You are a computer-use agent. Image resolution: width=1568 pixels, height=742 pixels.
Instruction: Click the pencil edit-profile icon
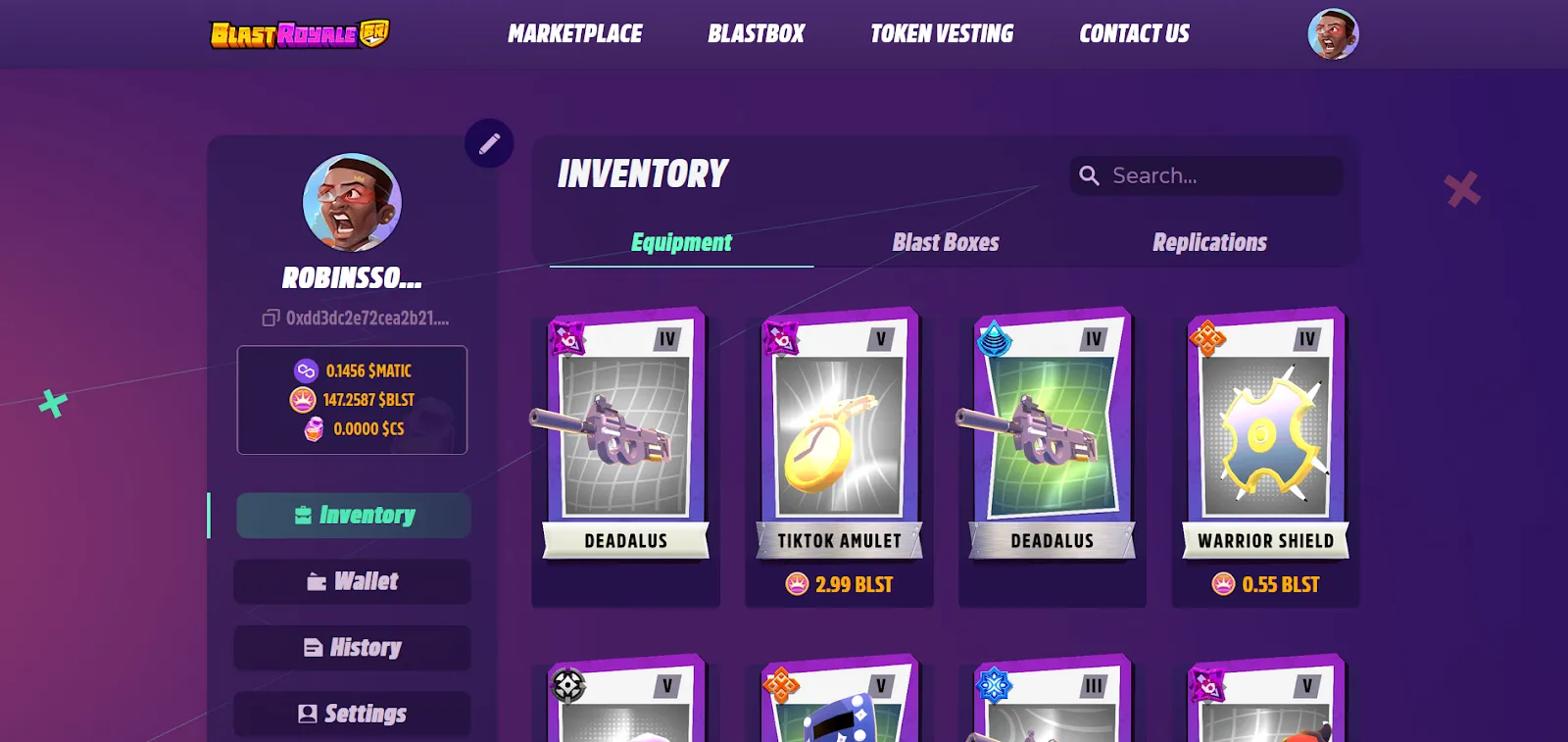point(488,143)
